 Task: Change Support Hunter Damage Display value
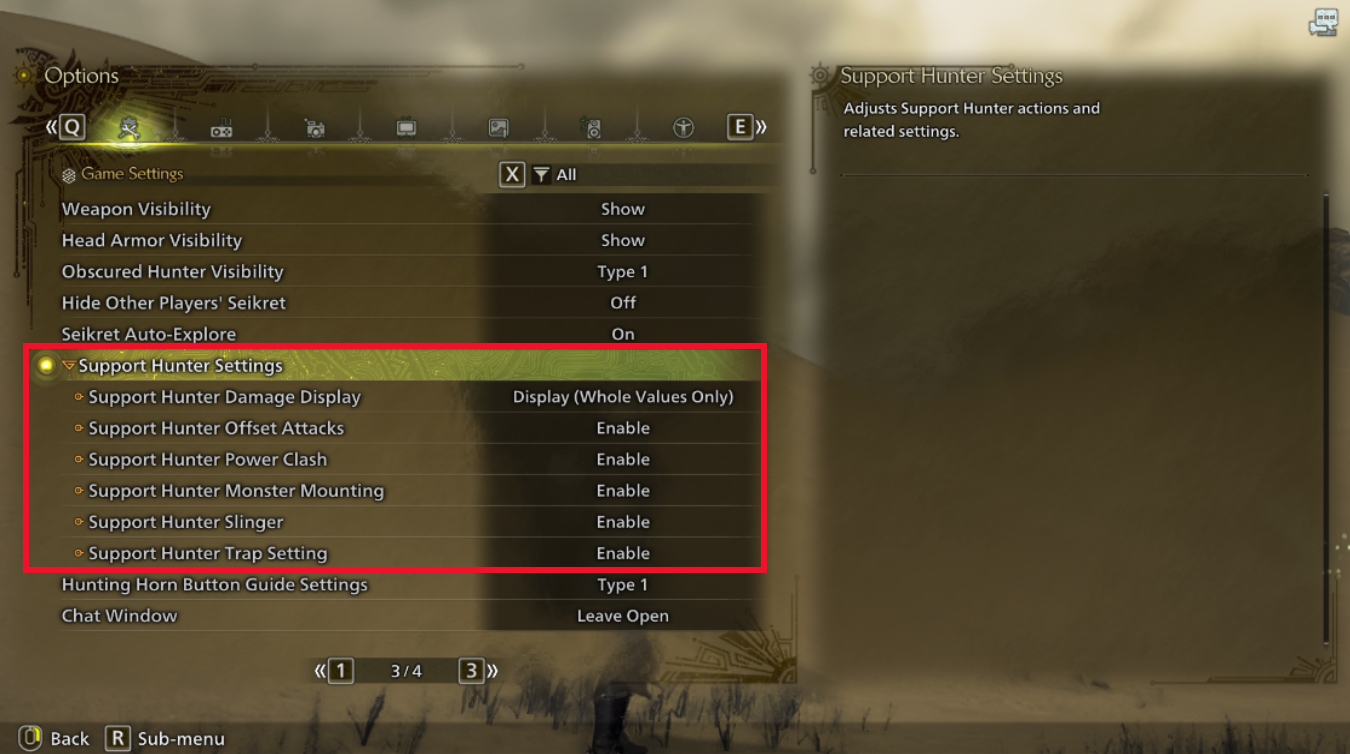[624, 396]
